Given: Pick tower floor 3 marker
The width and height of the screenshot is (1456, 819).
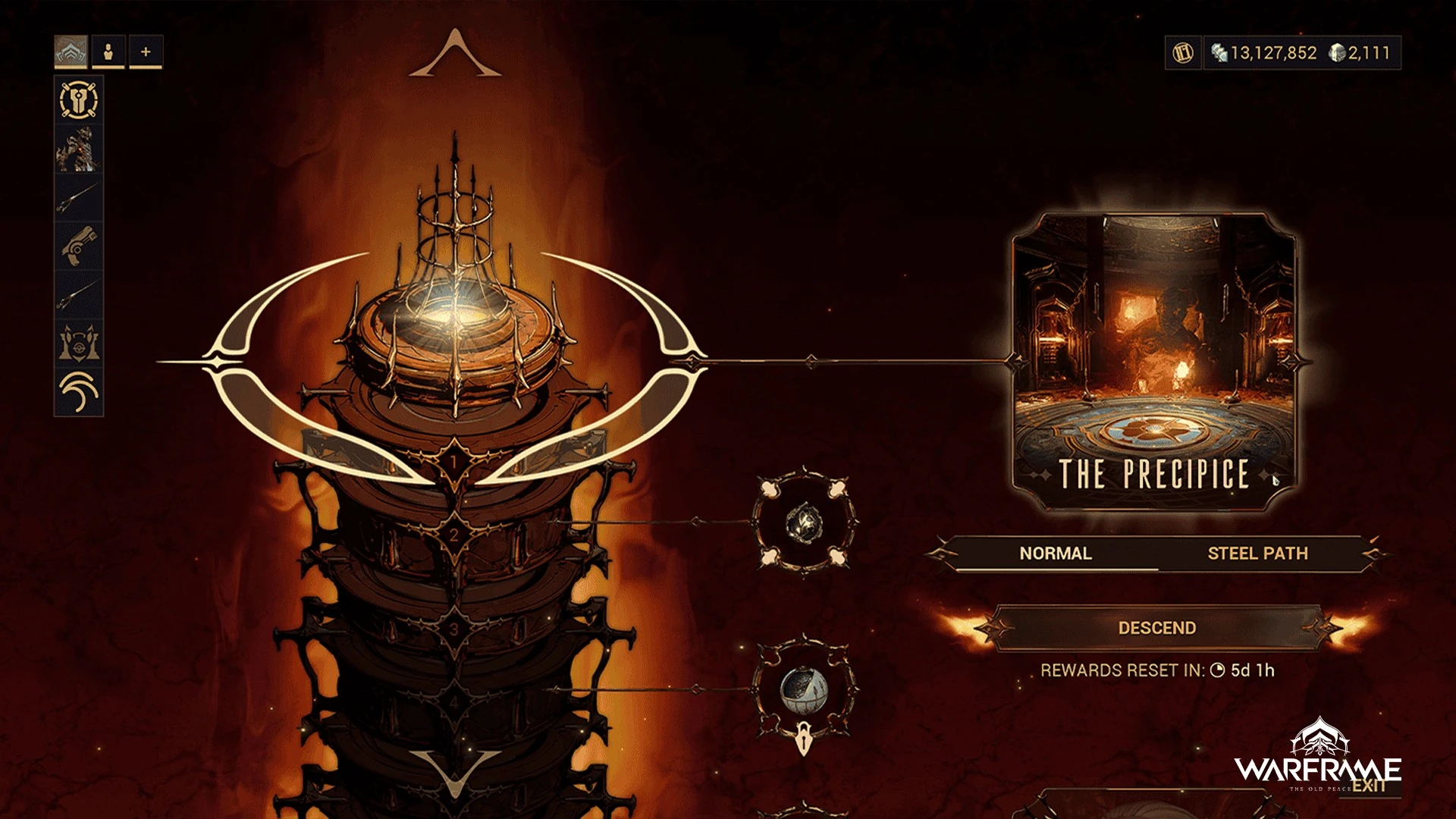Looking at the screenshot, I should (x=453, y=629).
